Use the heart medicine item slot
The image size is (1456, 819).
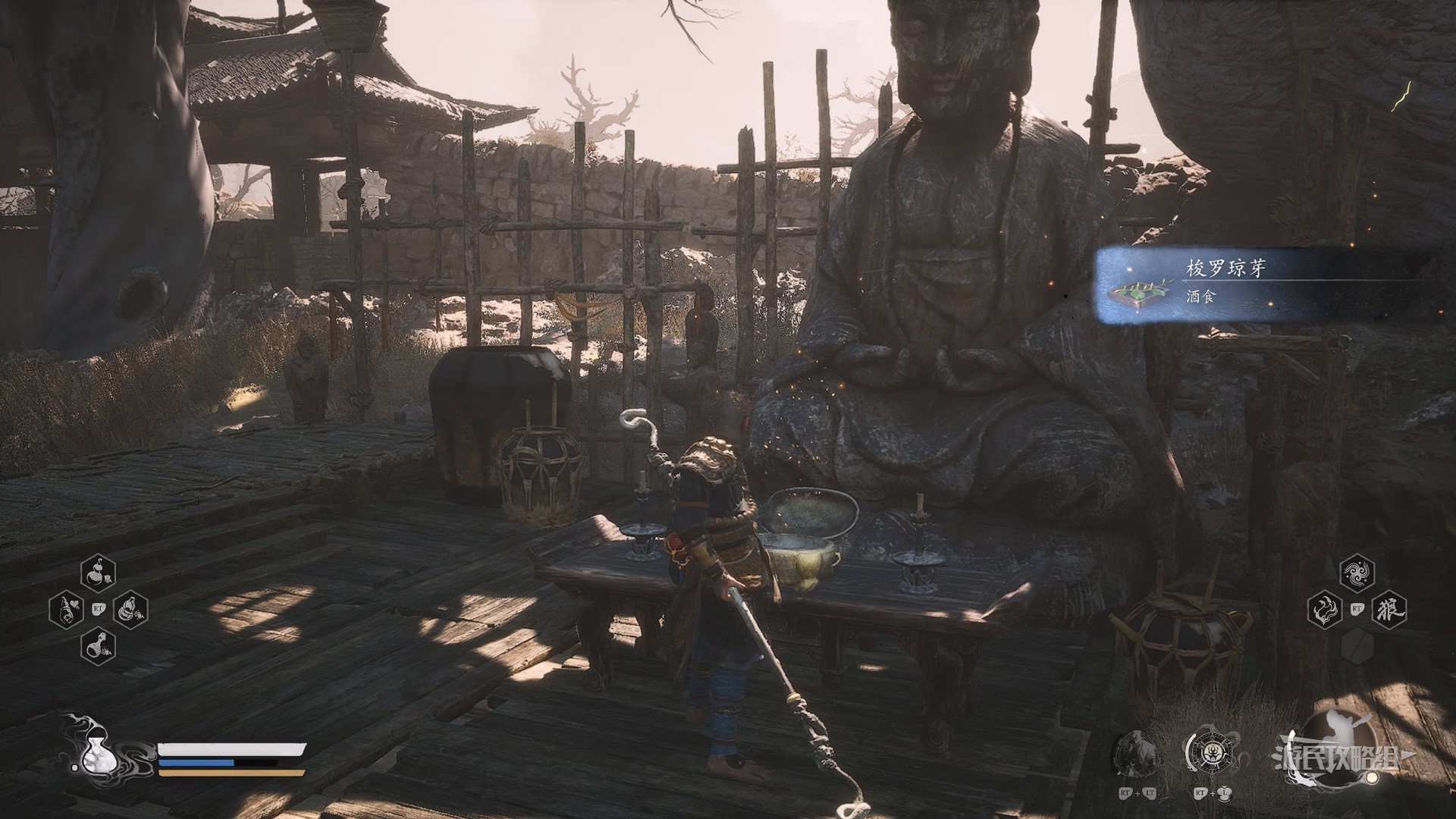67,609
